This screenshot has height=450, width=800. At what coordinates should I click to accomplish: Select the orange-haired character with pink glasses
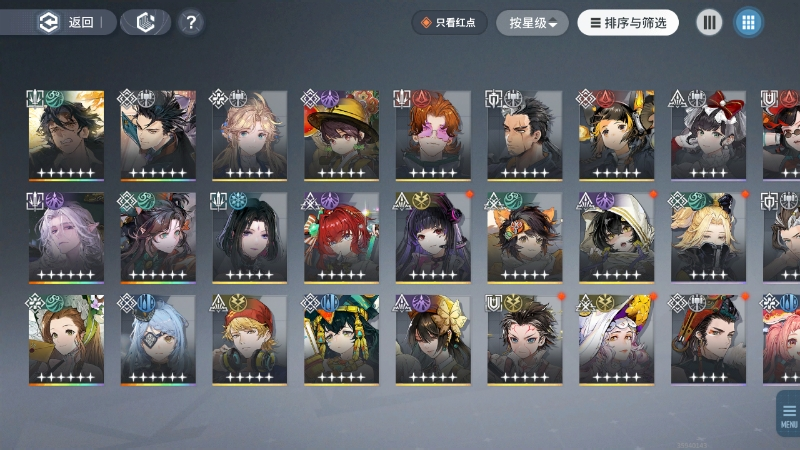(x=434, y=135)
